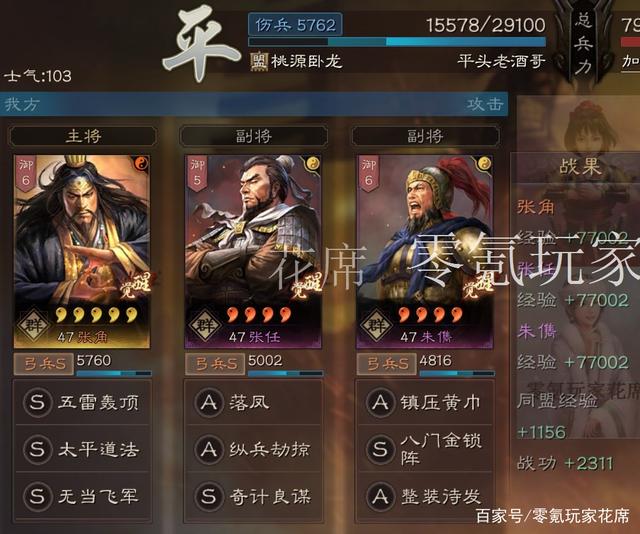This screenshot has width=640, height=534.
Task: View player 平头老酒哥 profile
Action: coord(500,61)
